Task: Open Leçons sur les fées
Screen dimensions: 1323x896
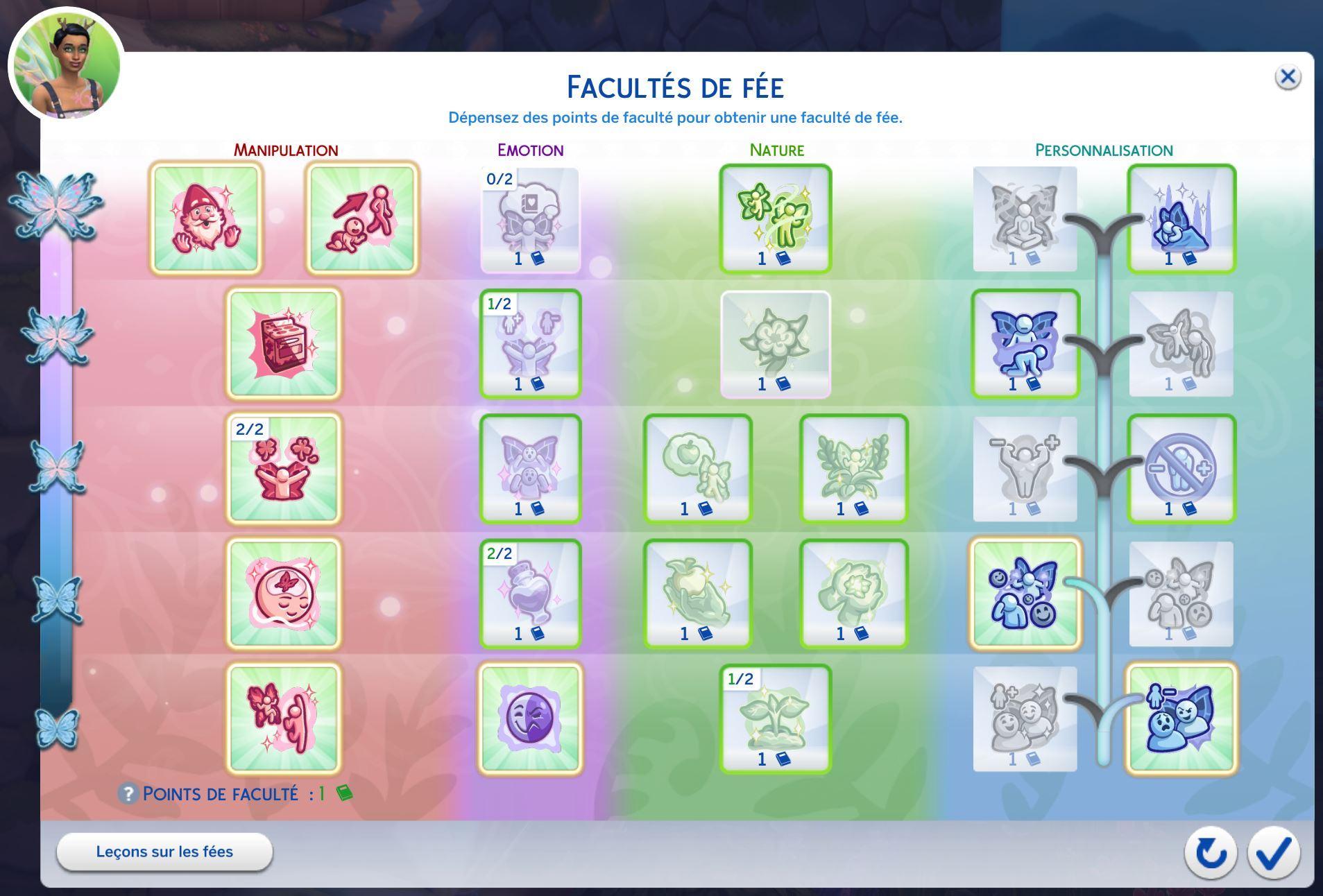Action: 164,852
